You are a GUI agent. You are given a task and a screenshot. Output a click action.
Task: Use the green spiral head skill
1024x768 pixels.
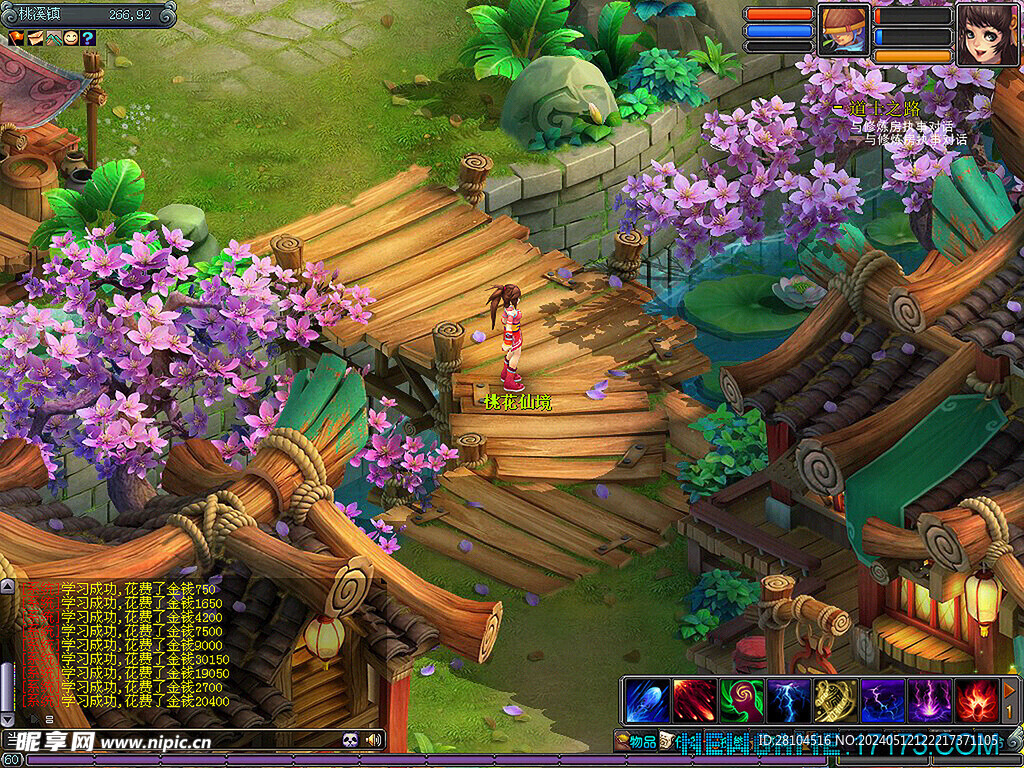pos(741,700)
